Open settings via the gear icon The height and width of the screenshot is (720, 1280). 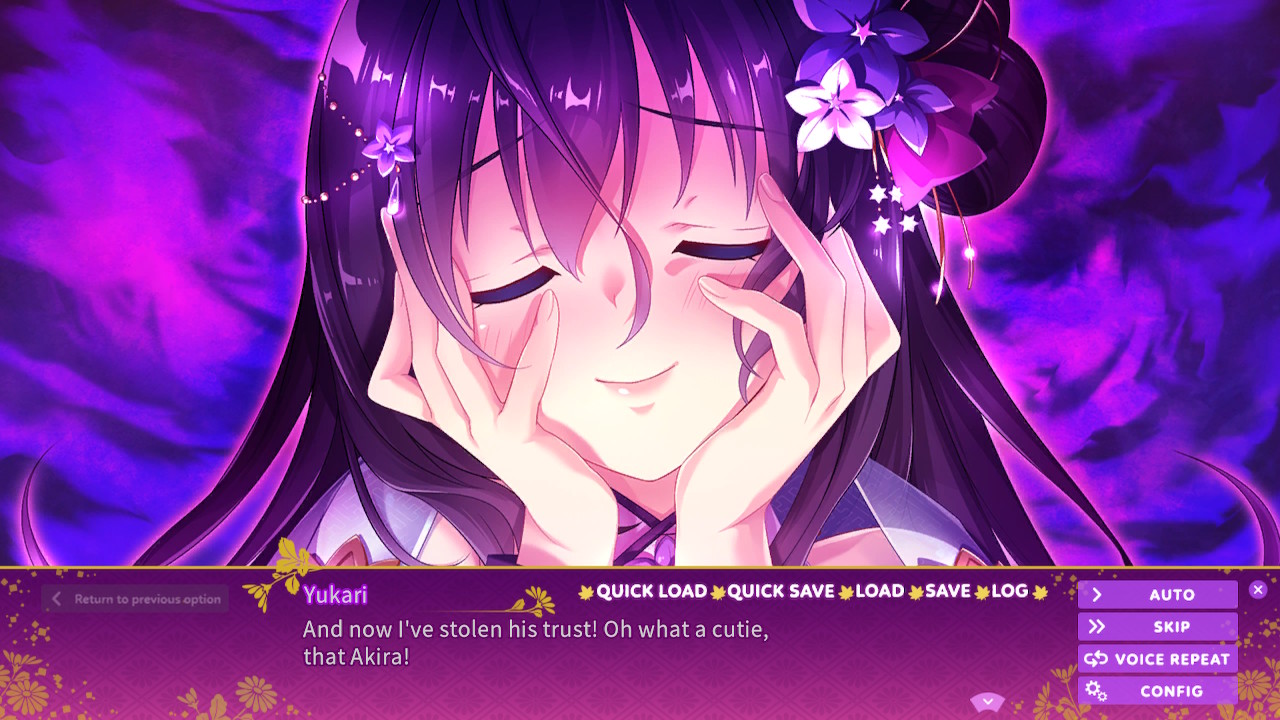click(1097, 691)
